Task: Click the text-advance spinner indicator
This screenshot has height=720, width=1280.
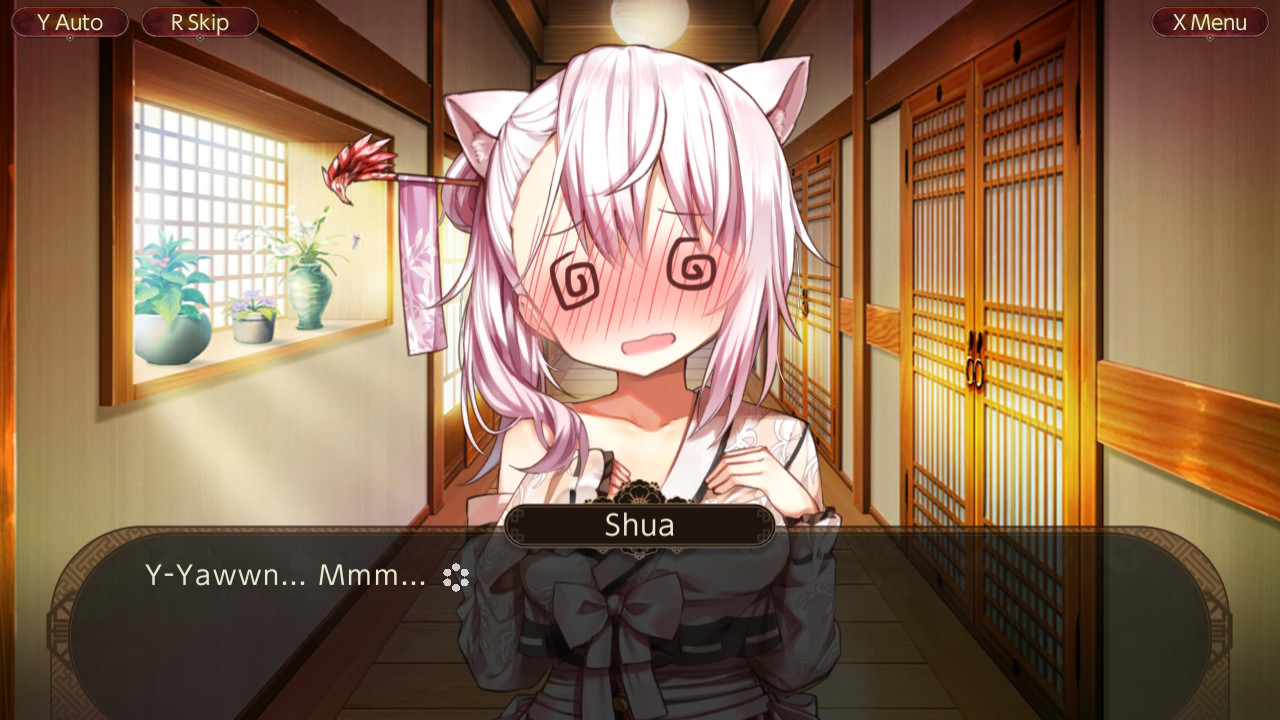Action: click(x=457, y=578)
